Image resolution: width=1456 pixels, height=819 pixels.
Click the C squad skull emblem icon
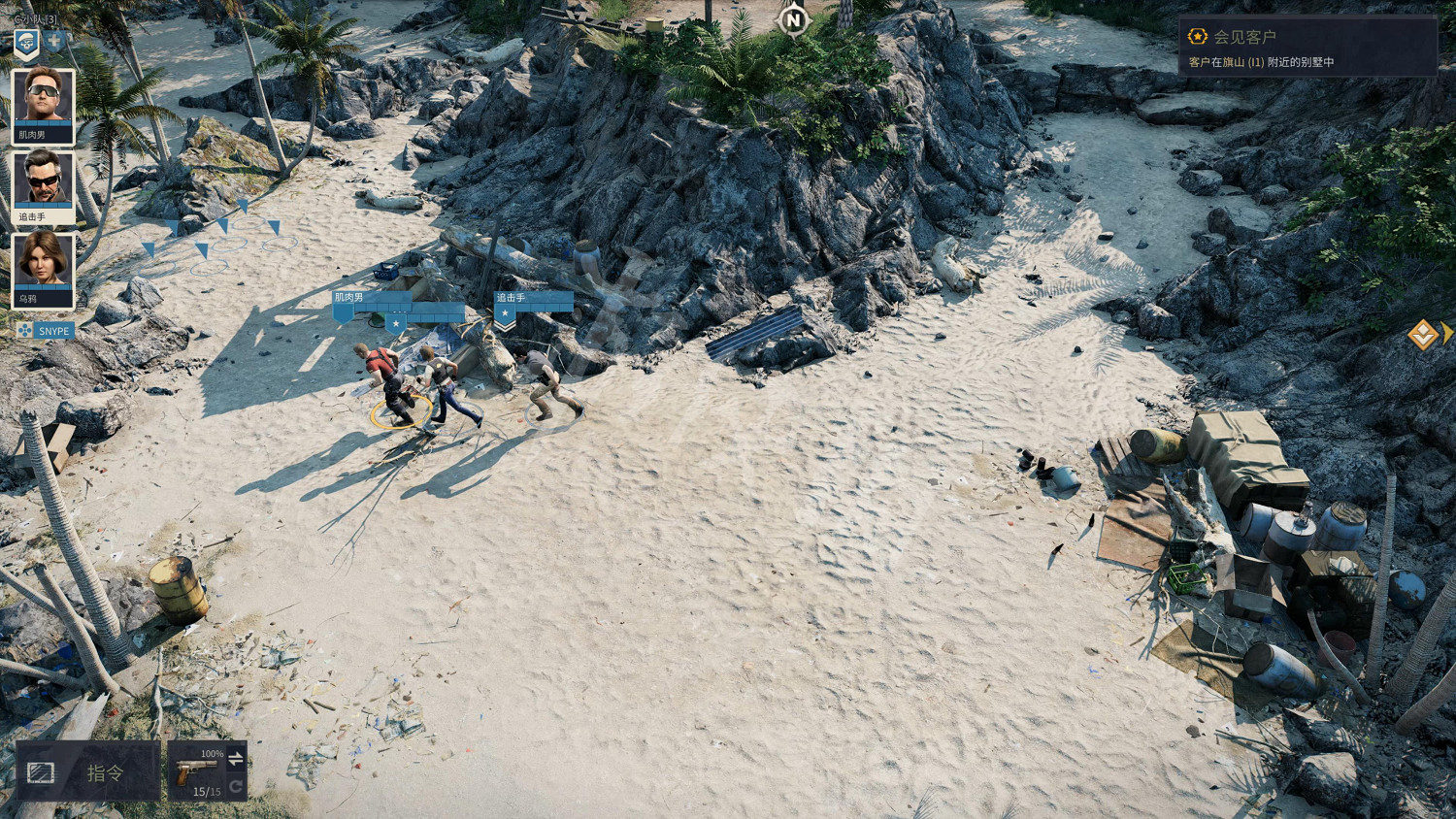25,42
